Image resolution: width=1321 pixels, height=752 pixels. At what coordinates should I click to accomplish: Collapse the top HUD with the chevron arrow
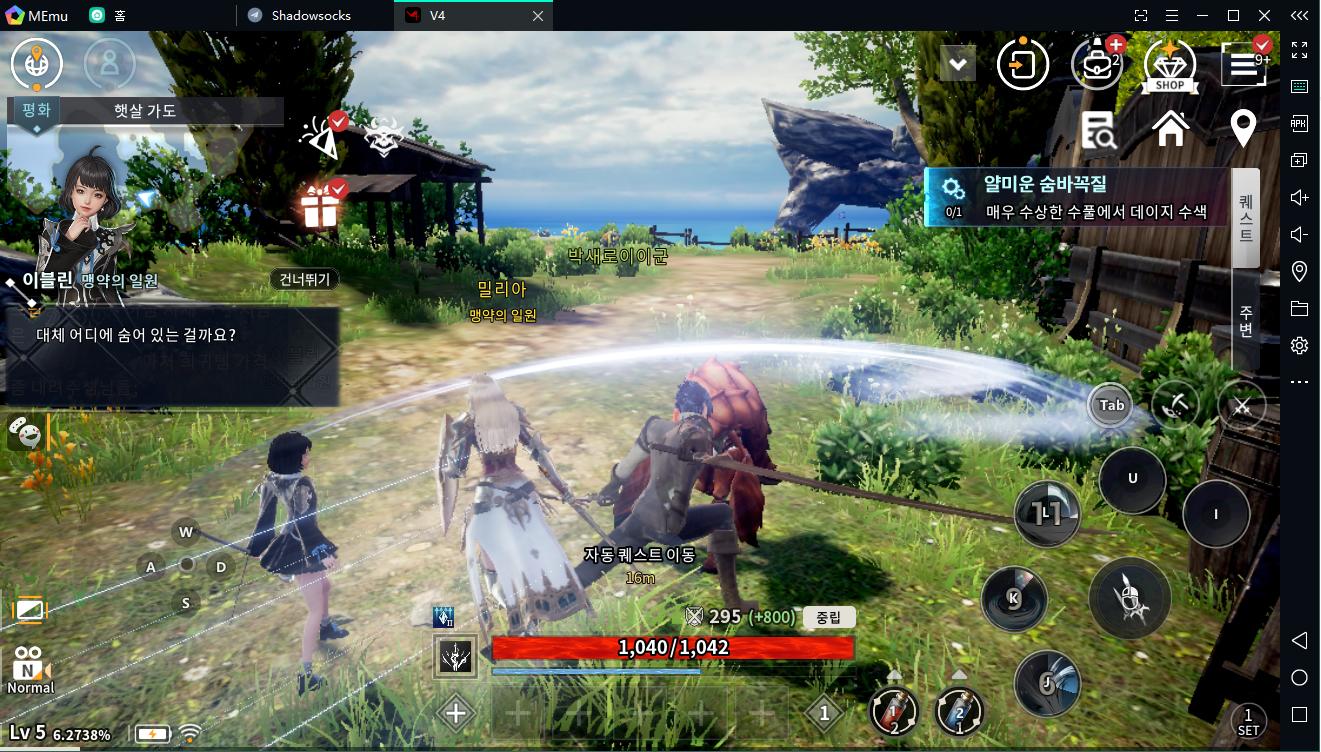point(958,63)
